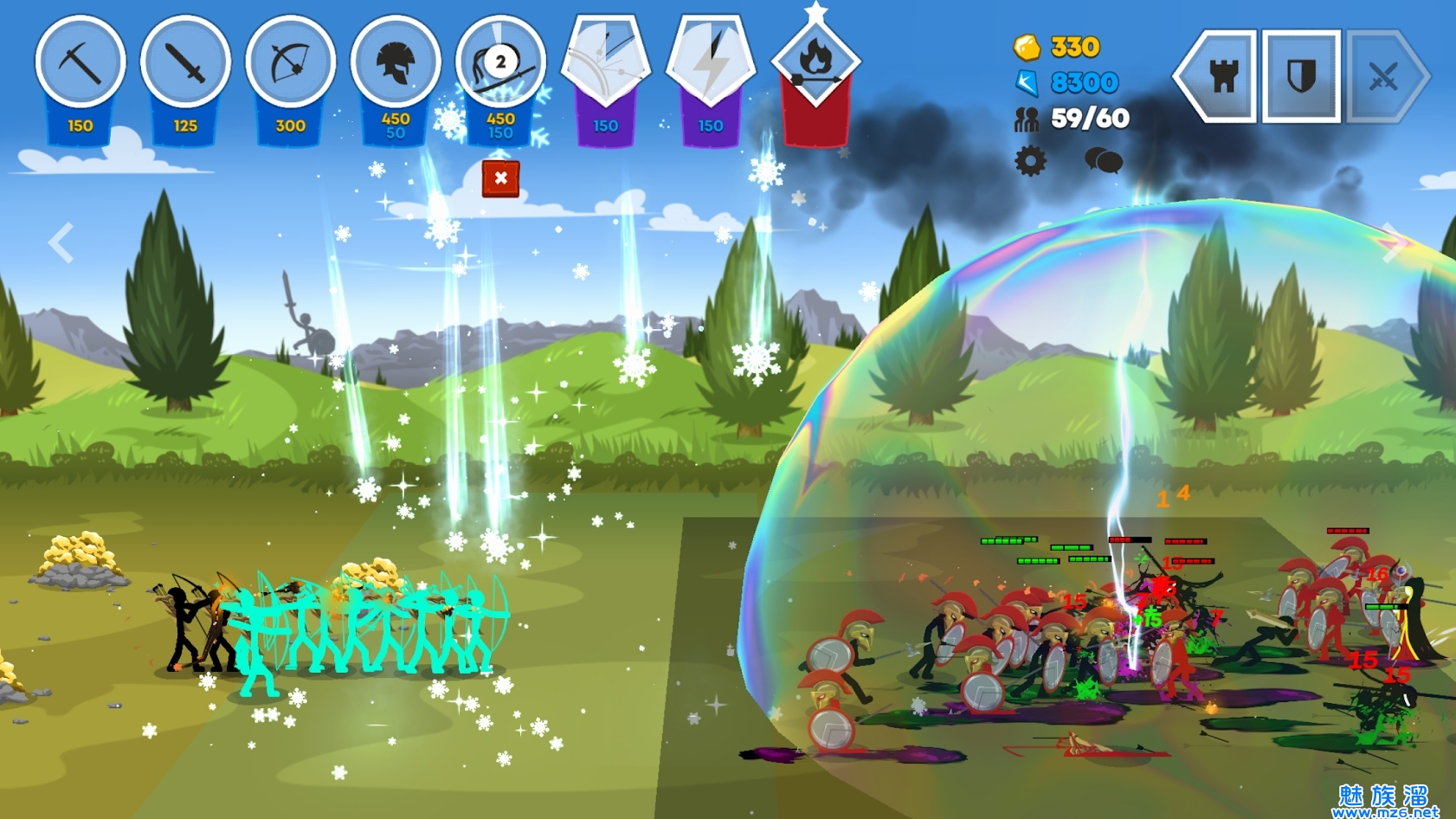Image resolution: width=1456 pixels, height=819 pixels.
Task: Open chat via the speech bubbles icon
Action: tap(1104, 160)
